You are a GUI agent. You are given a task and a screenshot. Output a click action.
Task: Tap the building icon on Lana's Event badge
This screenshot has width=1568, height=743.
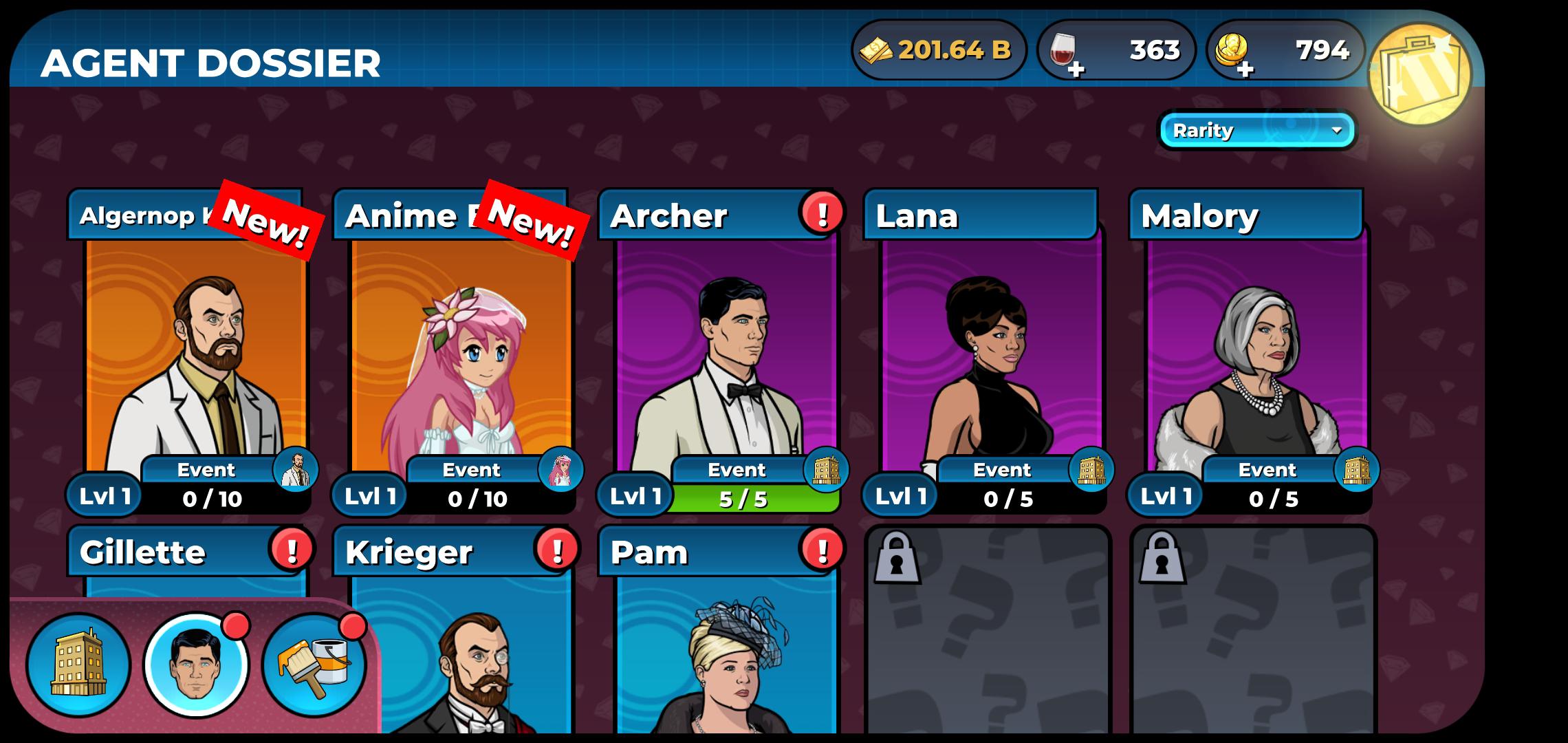pos(1097,470)
